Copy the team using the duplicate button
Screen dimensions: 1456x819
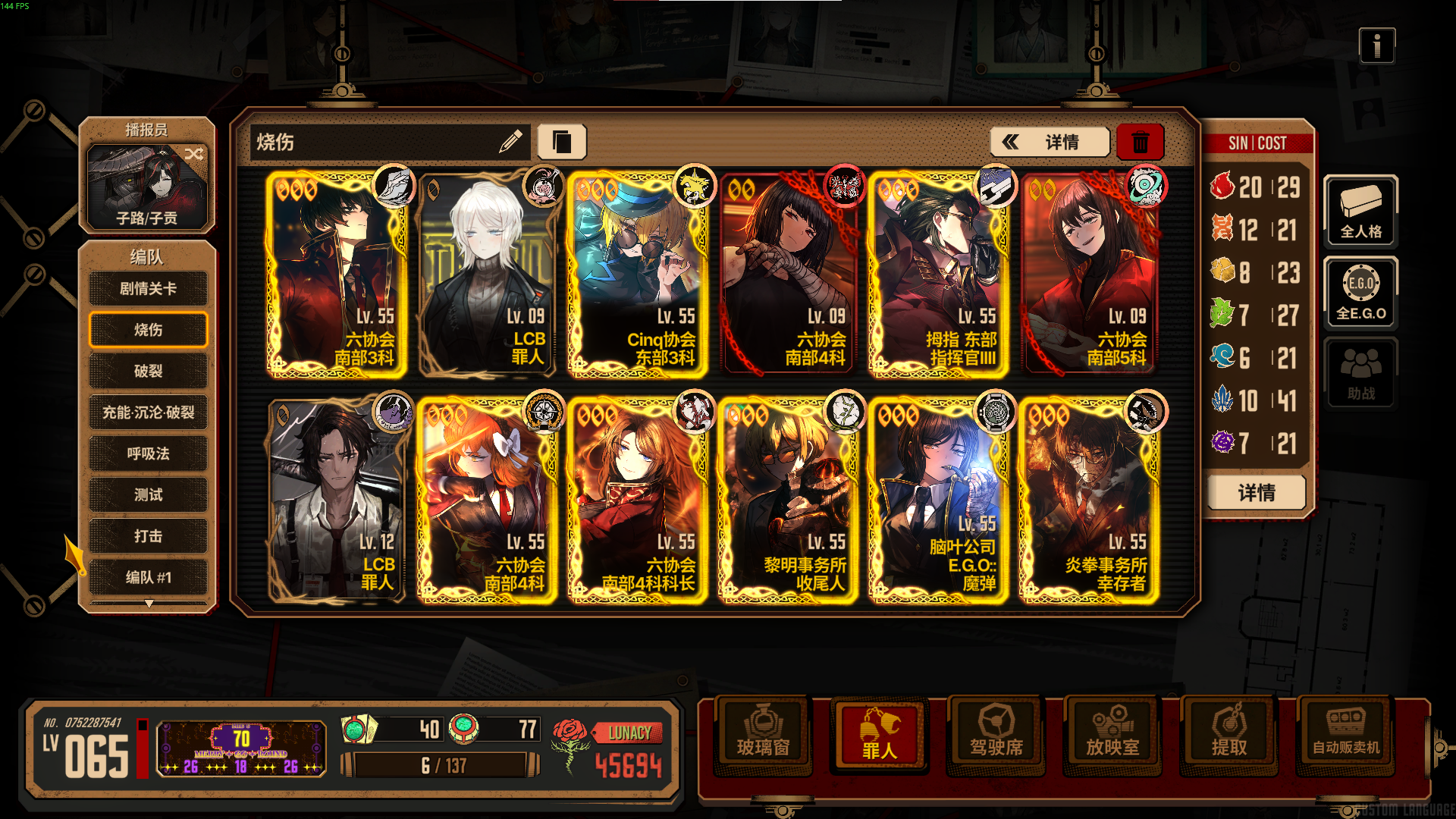tap(561, 142)
